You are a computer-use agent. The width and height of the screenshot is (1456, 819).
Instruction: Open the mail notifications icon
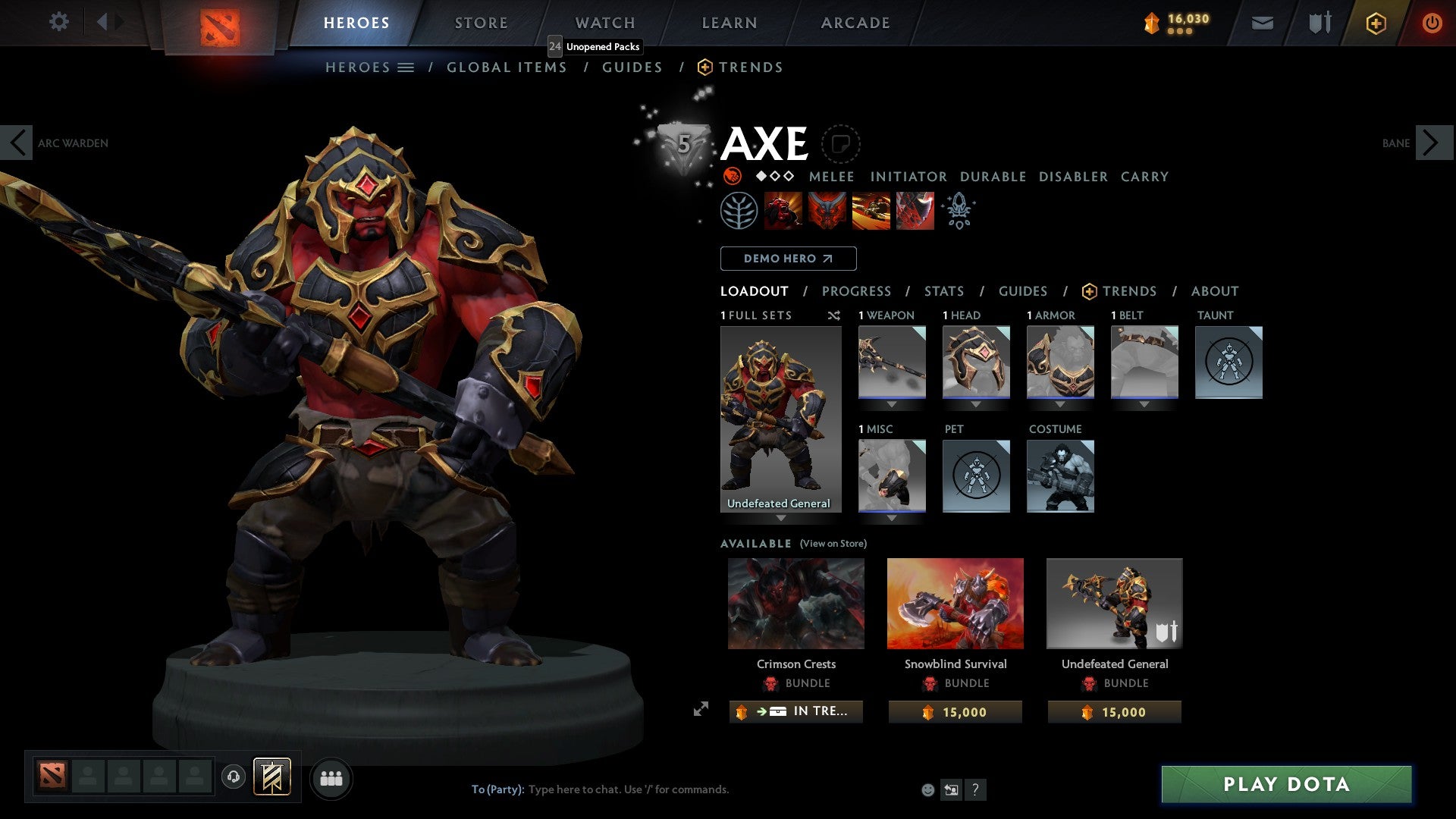(1262, 23)
